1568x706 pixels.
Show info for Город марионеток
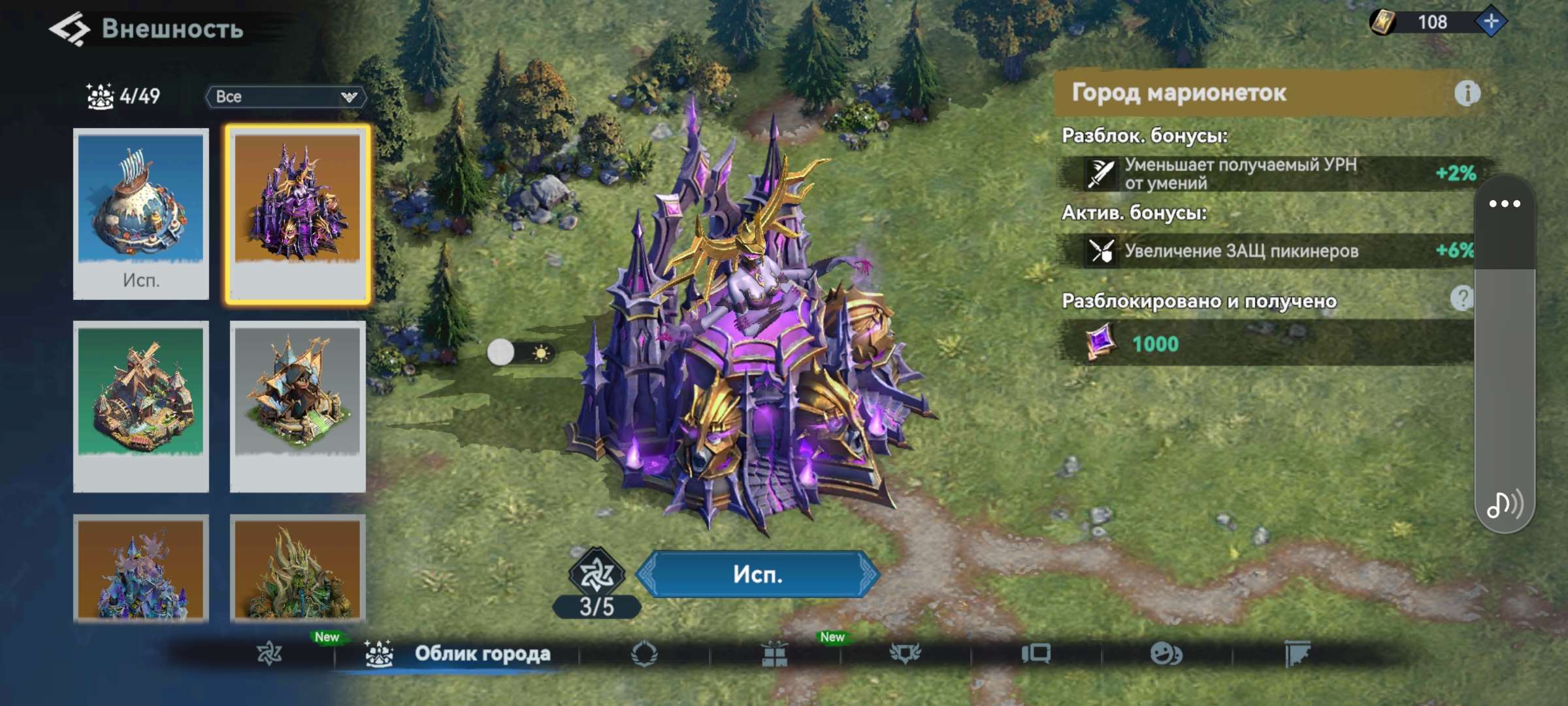click(x=1467, y=93)
